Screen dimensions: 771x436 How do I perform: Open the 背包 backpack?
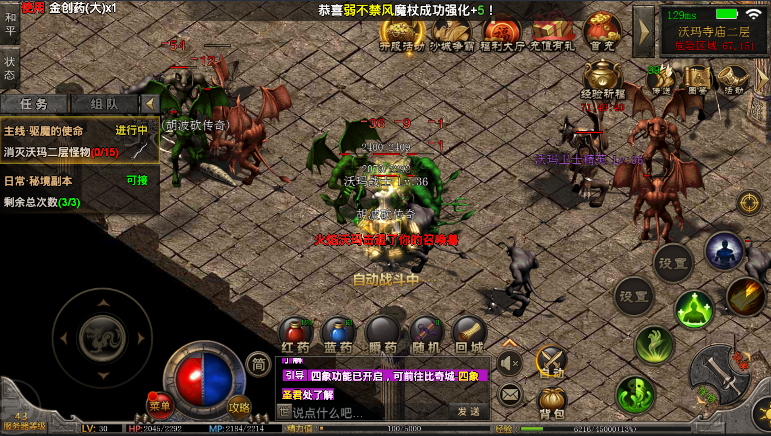tap(552, 400)
